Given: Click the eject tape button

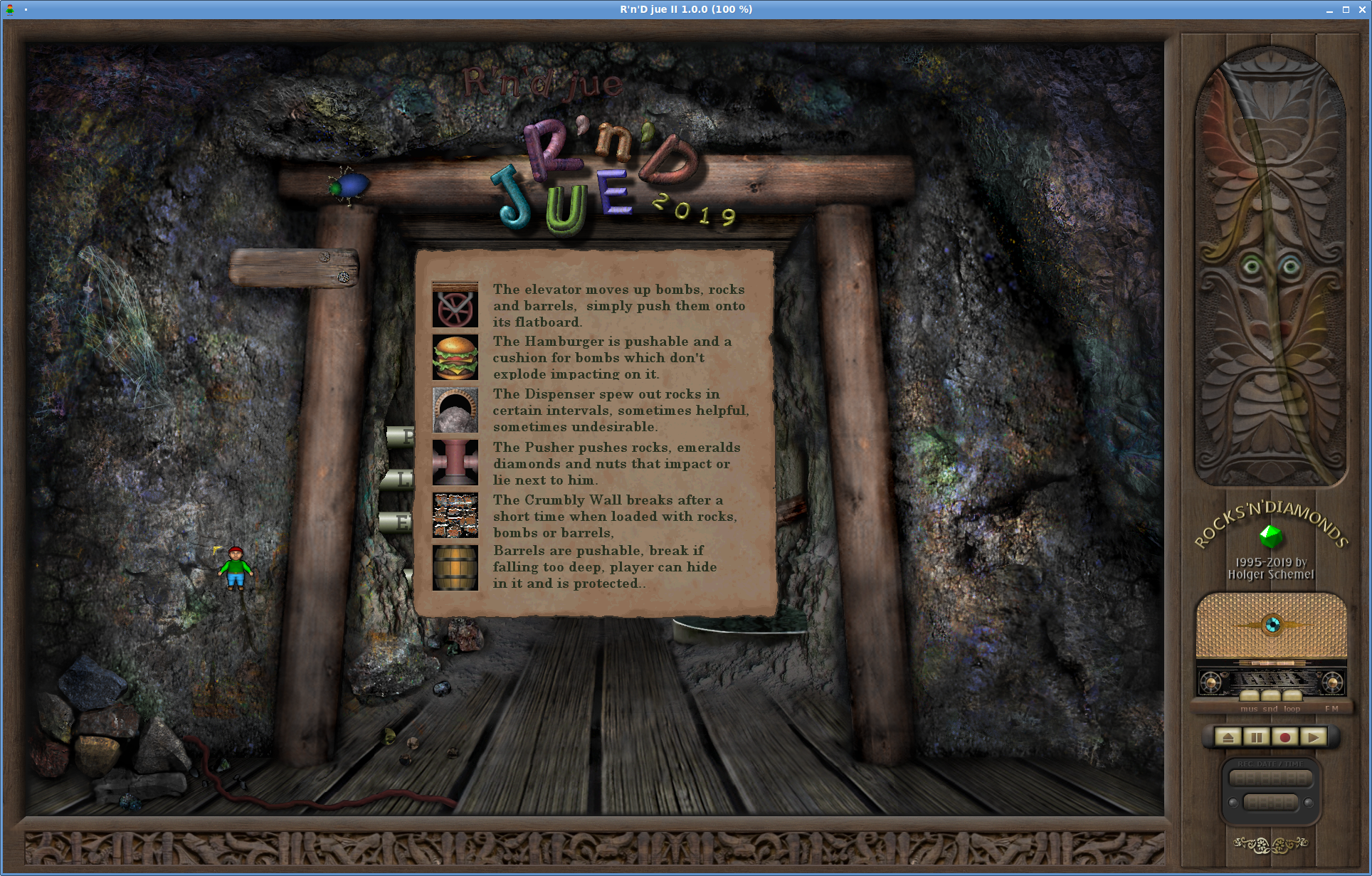Looking at the screenshot, I should (1228, 737).
